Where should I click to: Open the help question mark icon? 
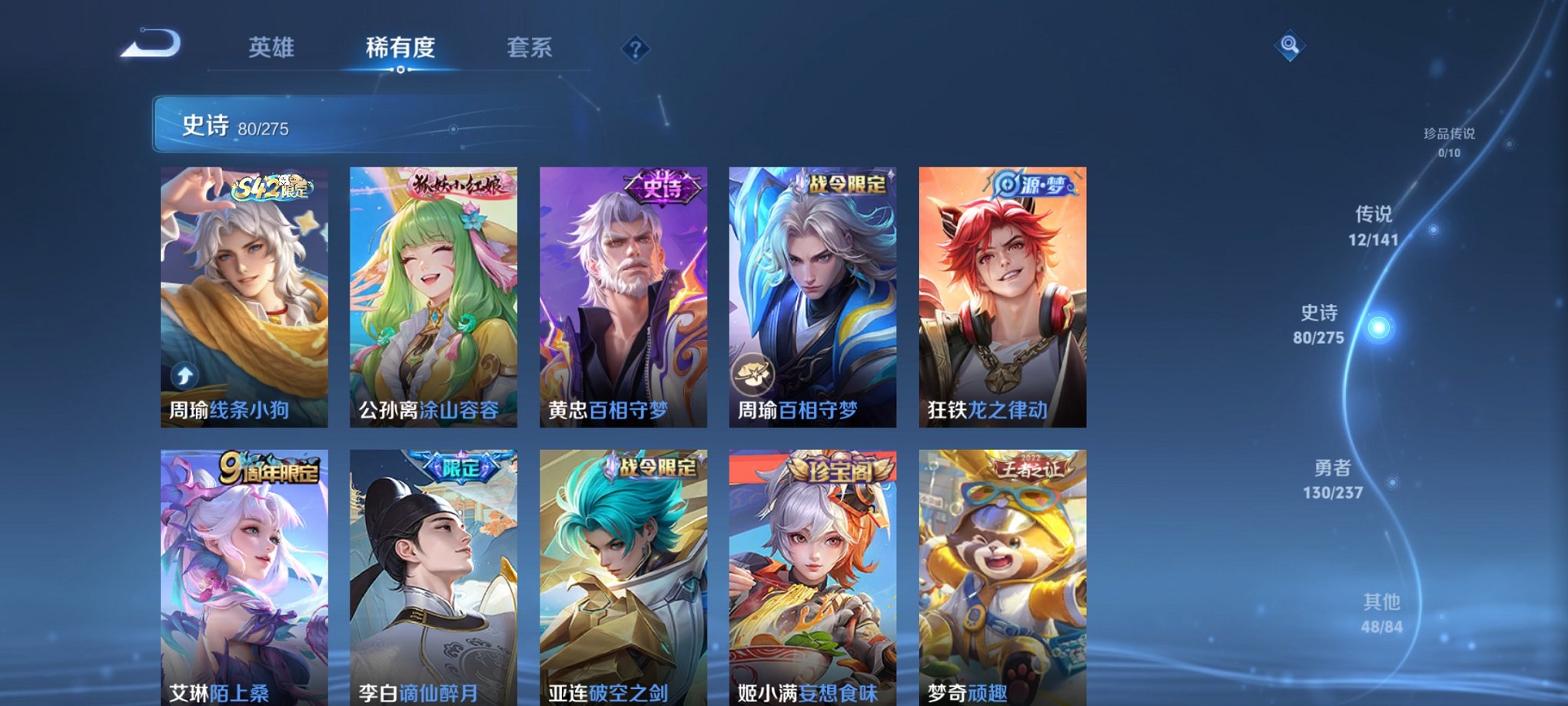point(635,49)
